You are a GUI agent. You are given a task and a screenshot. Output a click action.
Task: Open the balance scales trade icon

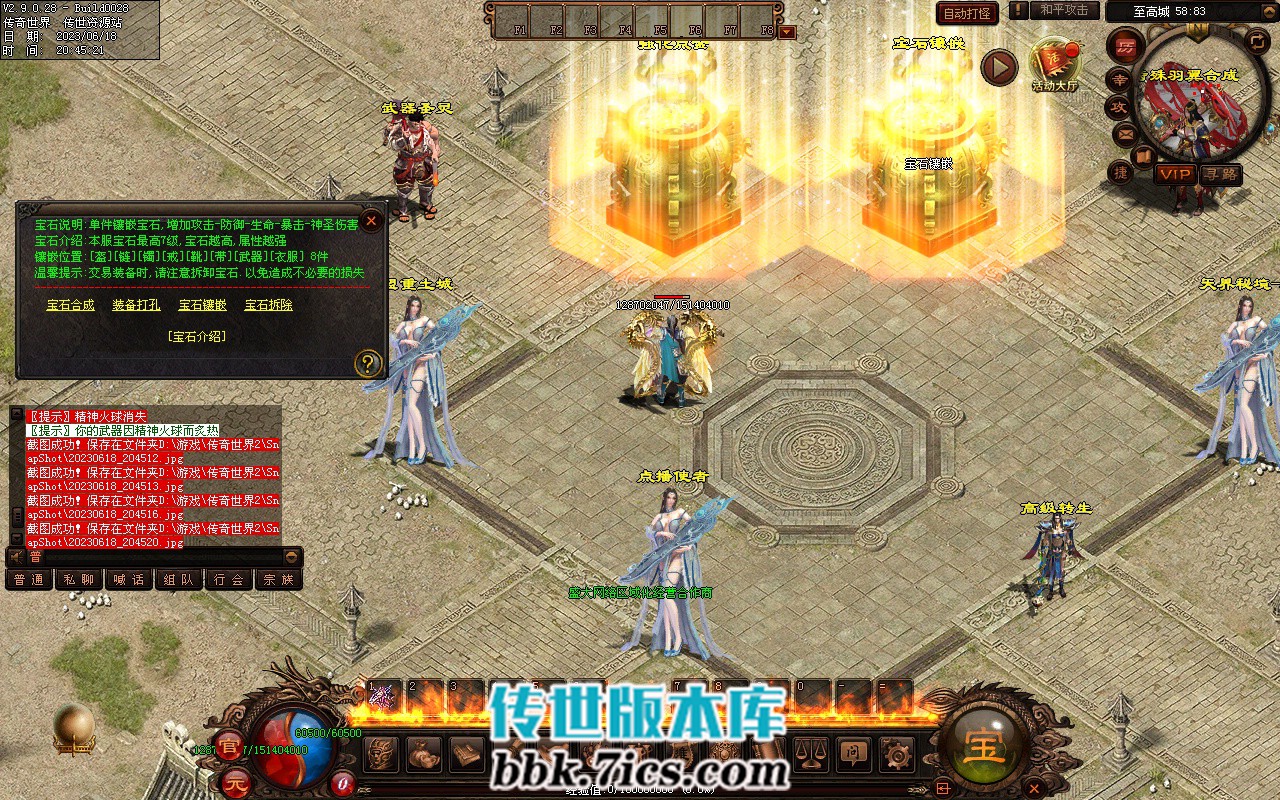click(x=809, y=753)
